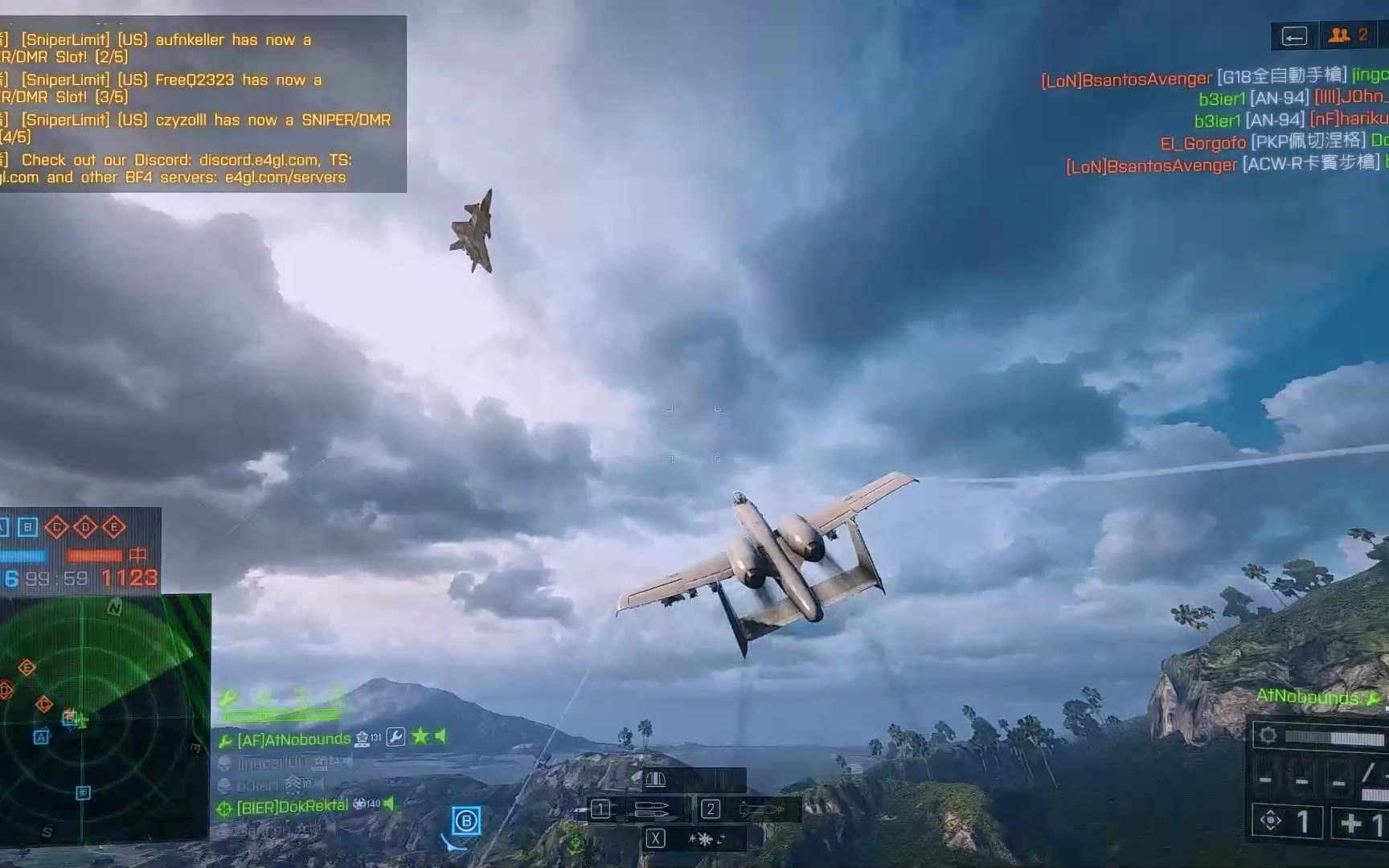Click the ammunition type icon above weapons

coord(656,780)
